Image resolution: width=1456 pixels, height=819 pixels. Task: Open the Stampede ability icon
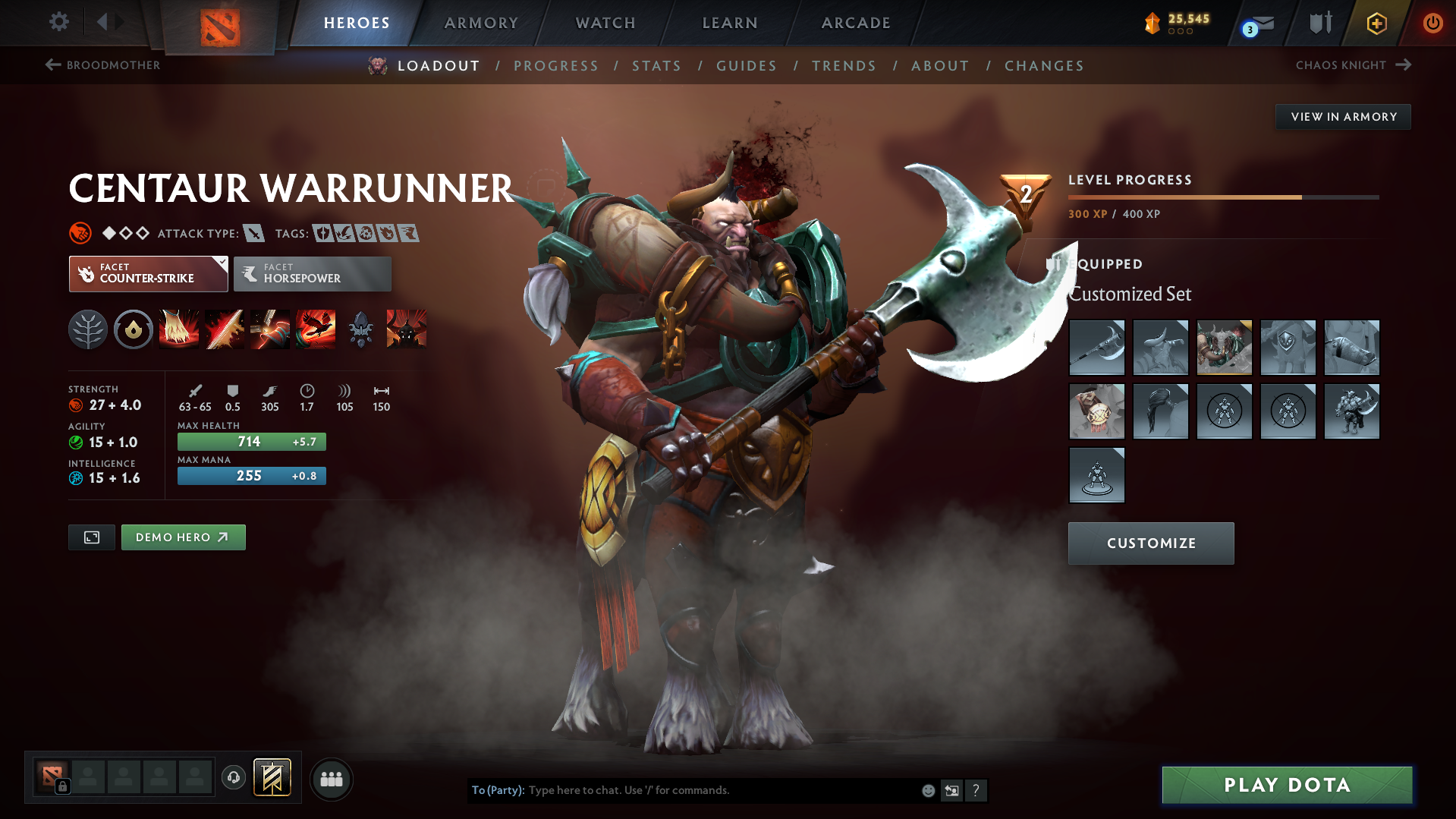click(316, 329)
